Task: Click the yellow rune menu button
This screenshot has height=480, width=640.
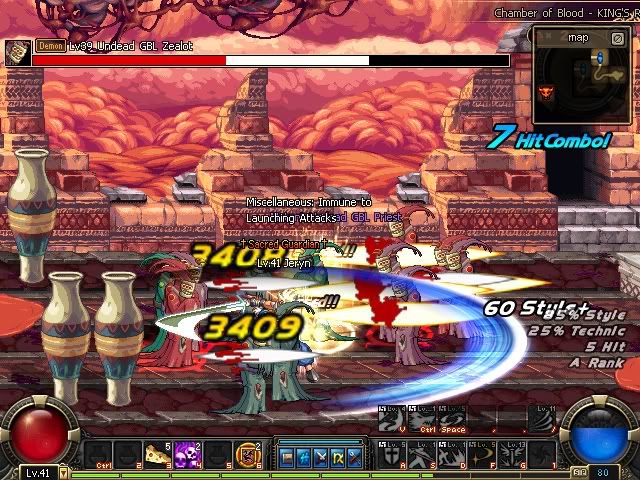Action: click(x=336, y=458)
